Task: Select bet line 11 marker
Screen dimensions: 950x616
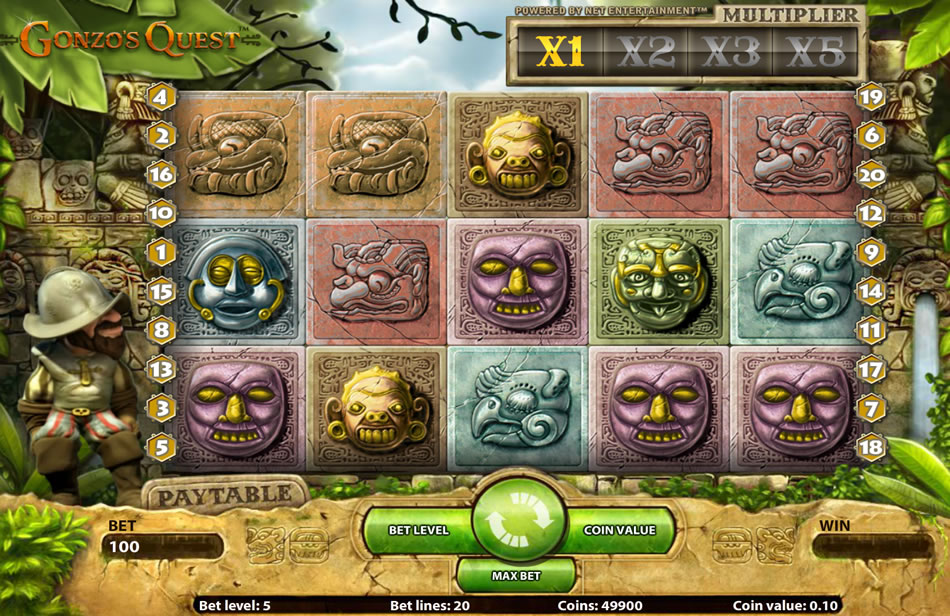Action: click(x=872, y=329)
